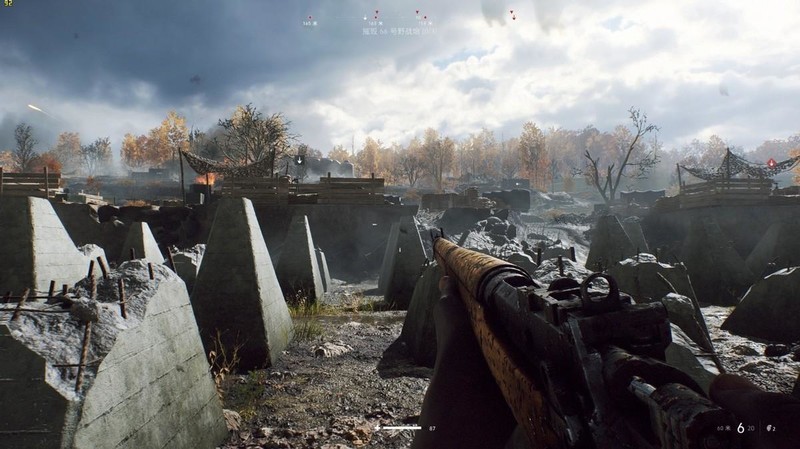Select the grenade icon beside the ammo count

[768, 428]
